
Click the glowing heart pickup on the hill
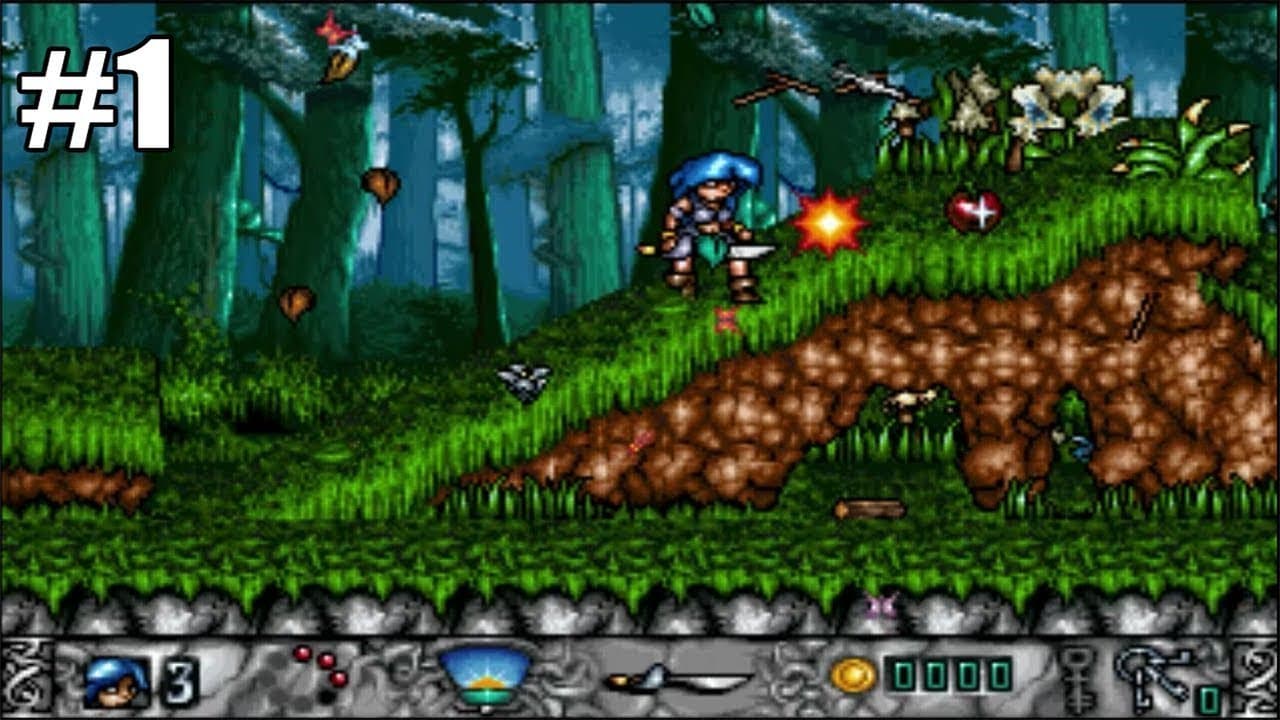tap(976, 211)
